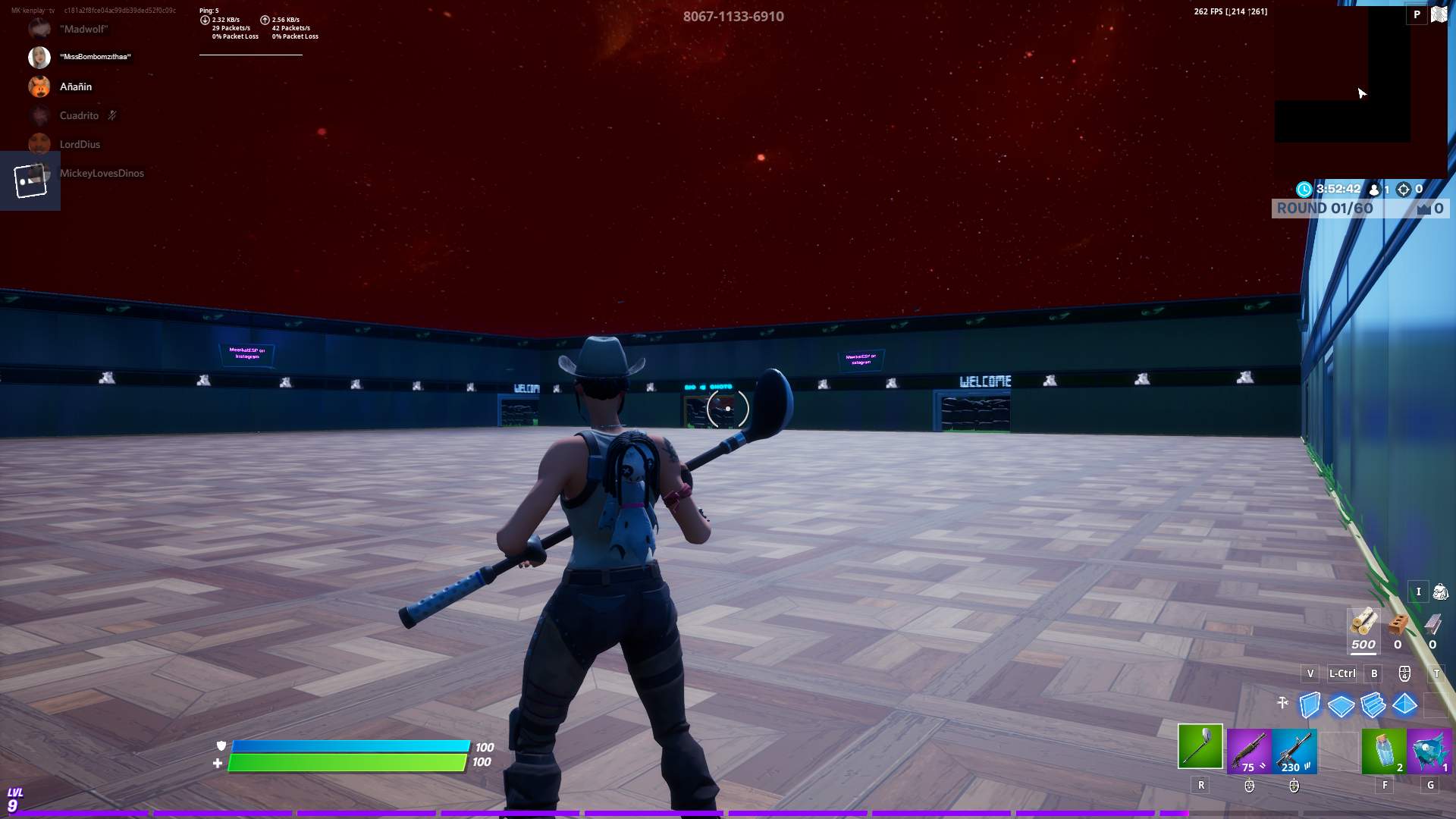Select MissBombomzithaa in the voice overlay

click(95, 57)
